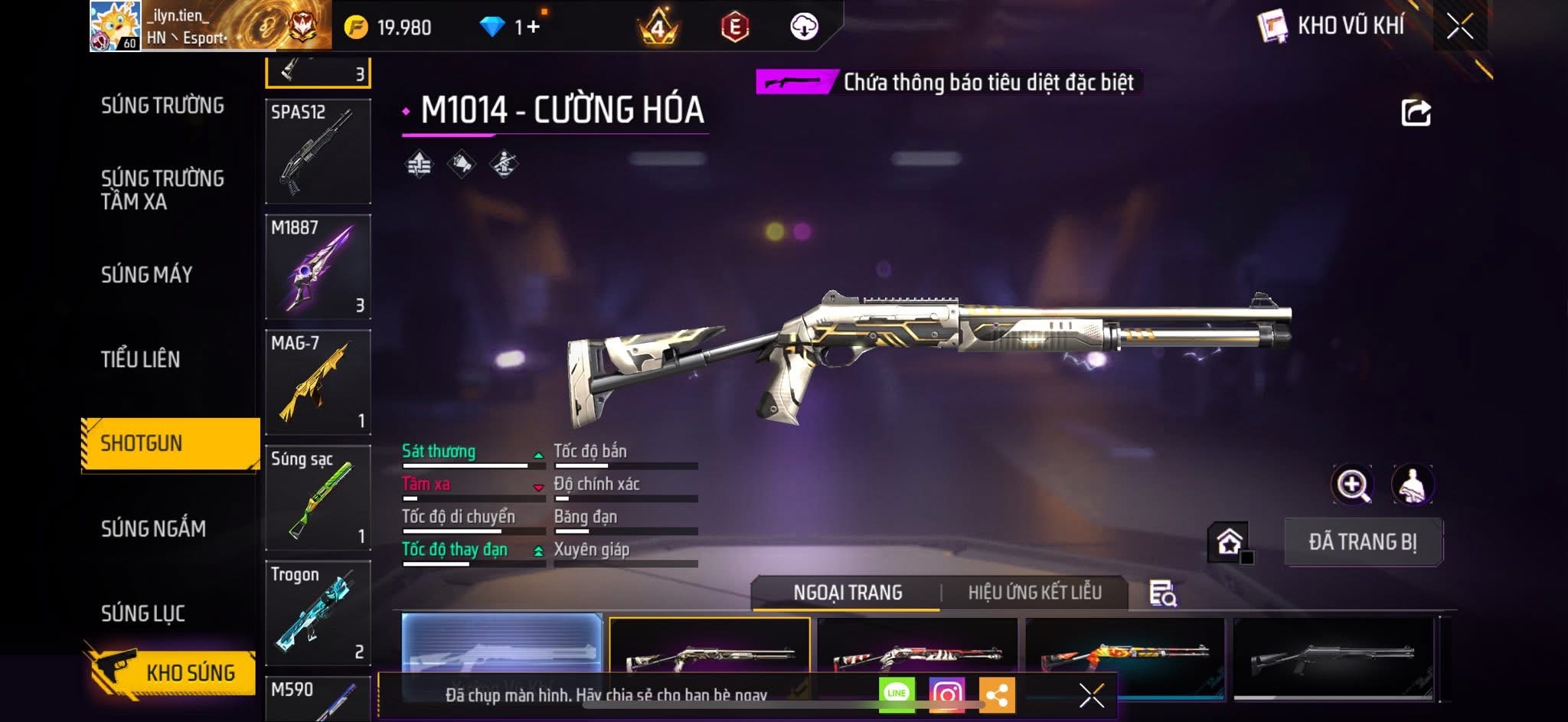Switch to the Hiệu Ứng Kết Liễu tab

(x=1034, y=593)
